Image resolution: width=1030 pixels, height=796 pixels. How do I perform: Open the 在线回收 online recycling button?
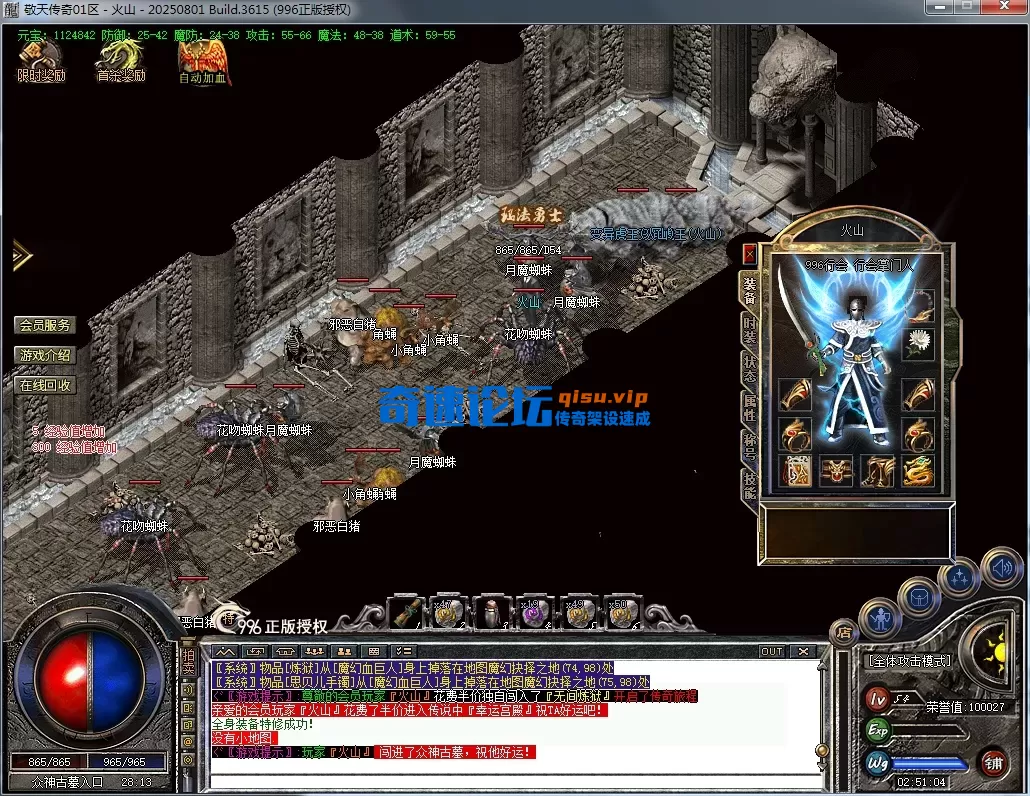pos(45,385)
